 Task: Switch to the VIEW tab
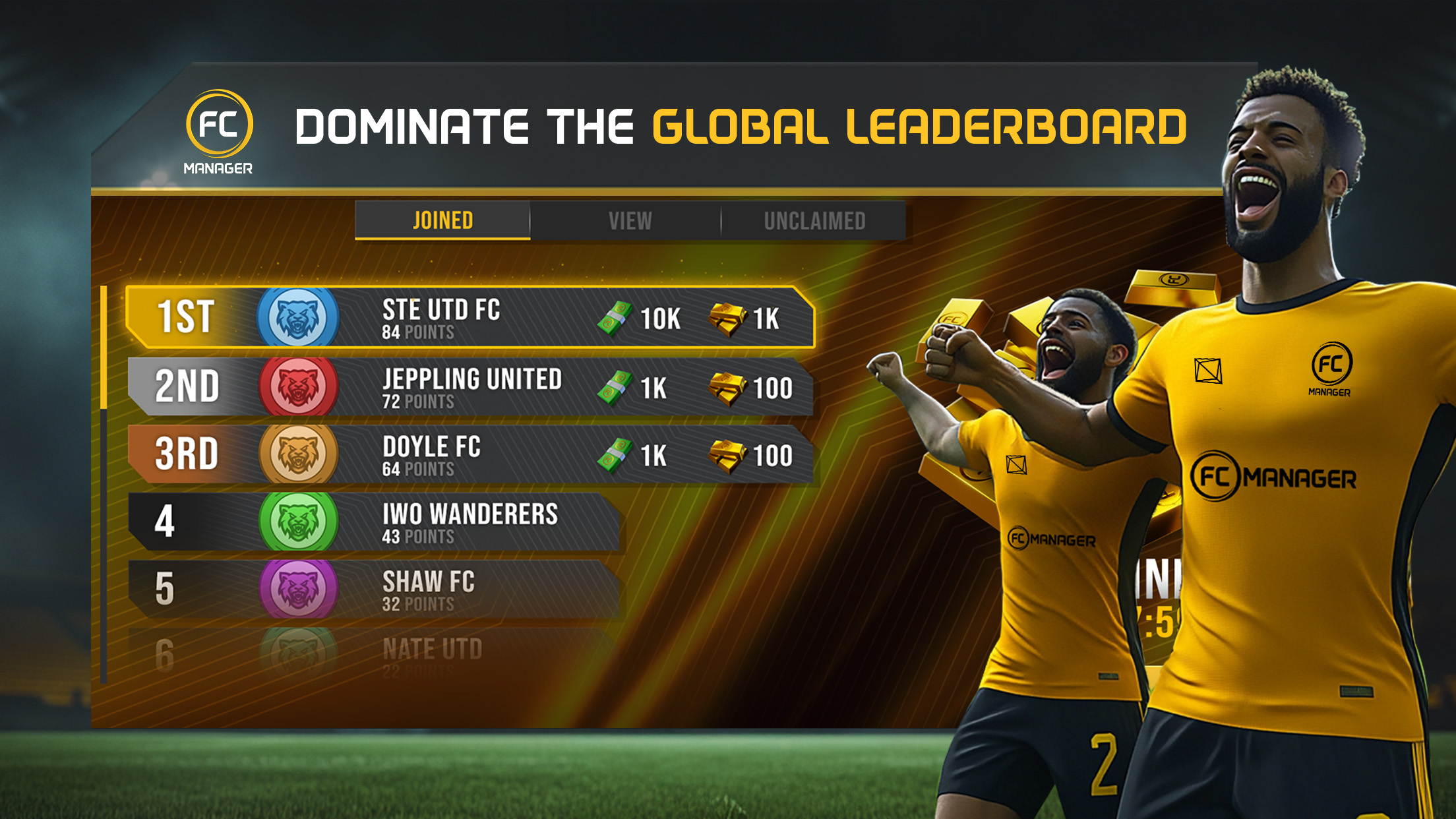pyautogui.click(x=630, y=221)
